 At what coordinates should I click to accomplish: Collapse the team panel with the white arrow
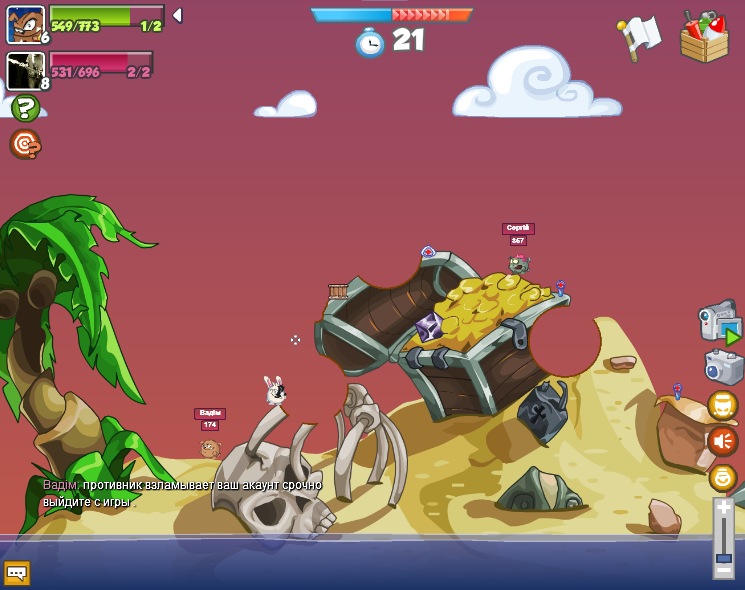pyautogui.click(x=177, y=15)
